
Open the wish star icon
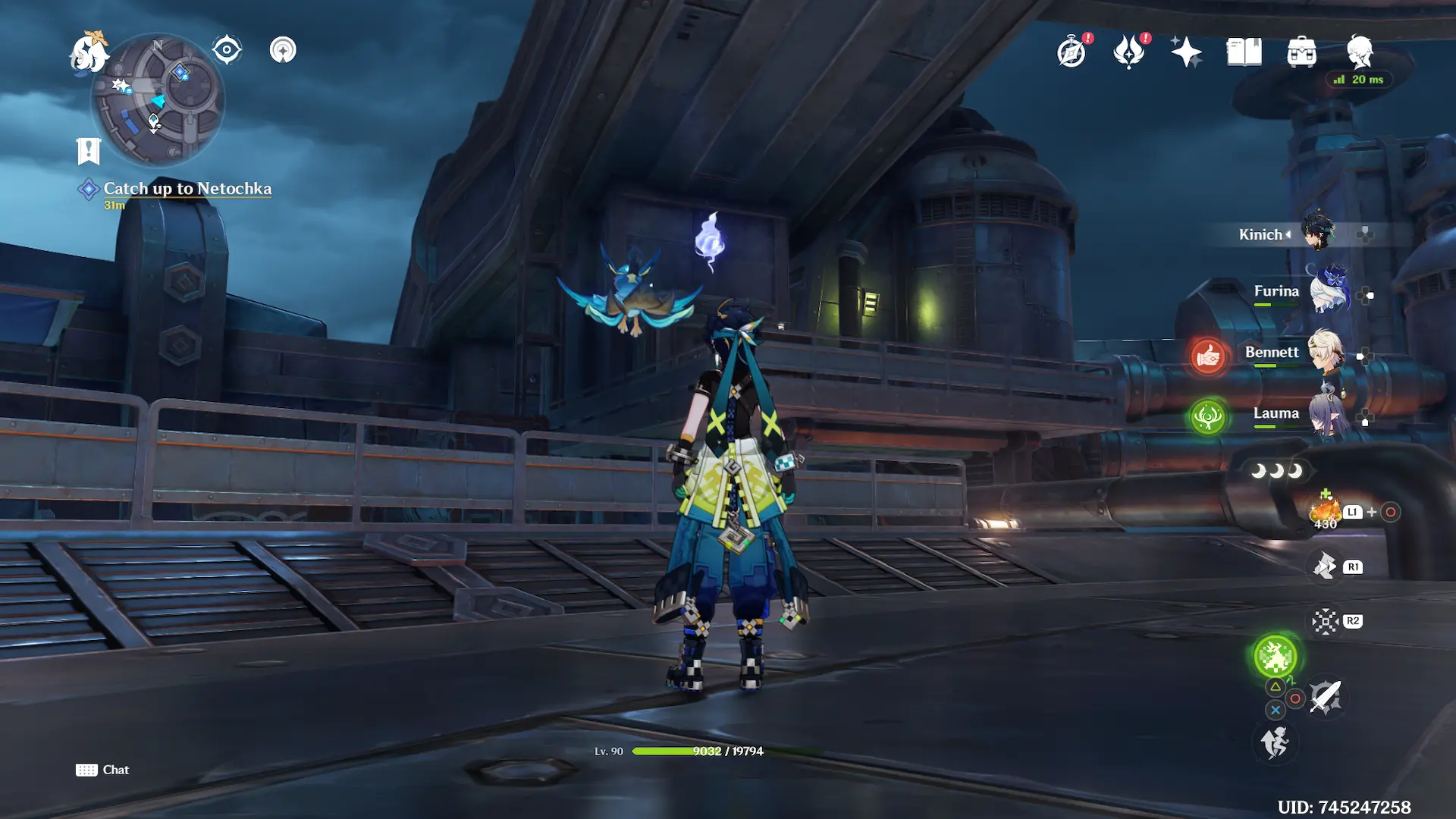pyautogui.click(x=1186, y=52)
